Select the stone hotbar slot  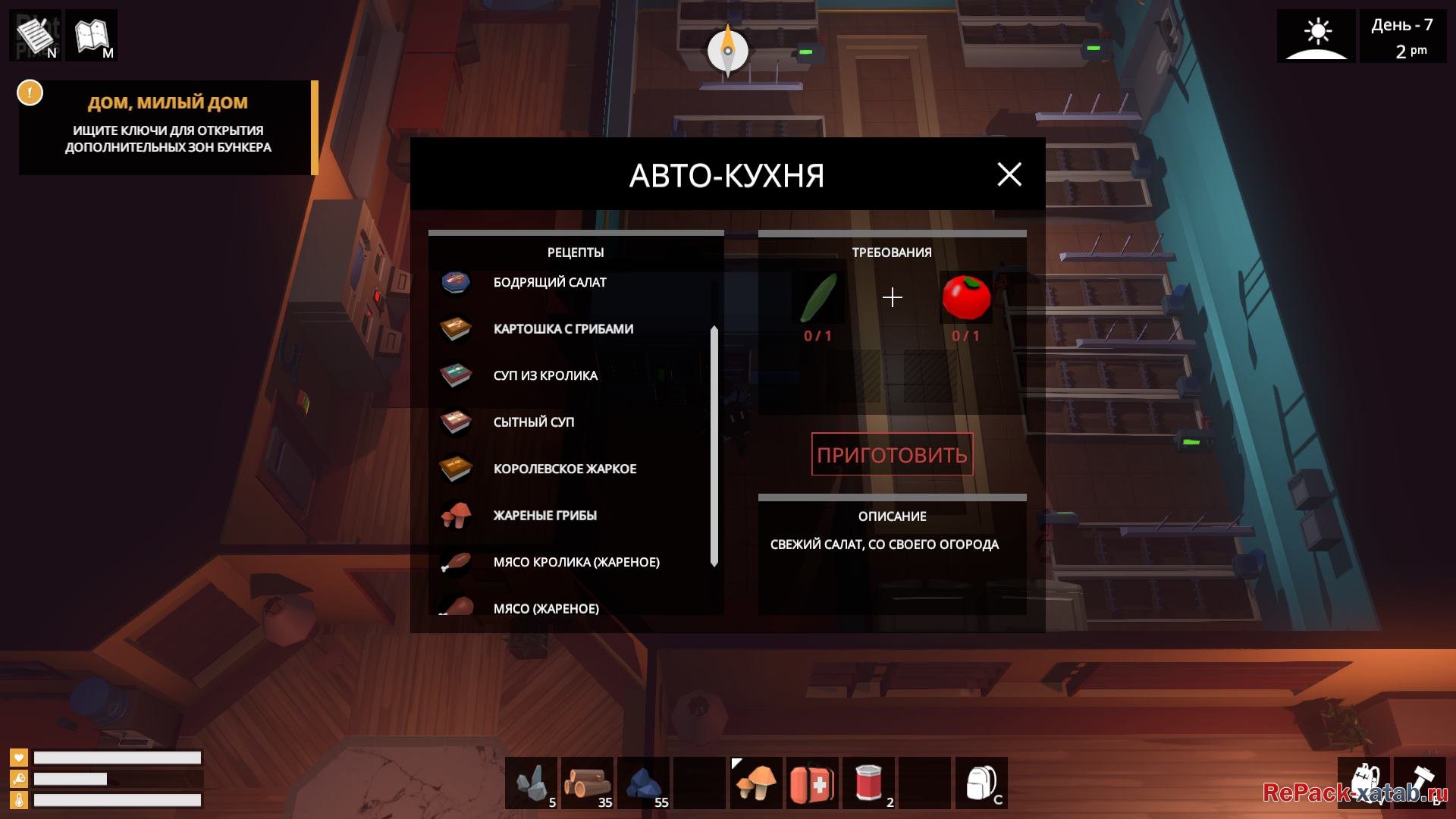pyautogui.click(x=532, y=783)
